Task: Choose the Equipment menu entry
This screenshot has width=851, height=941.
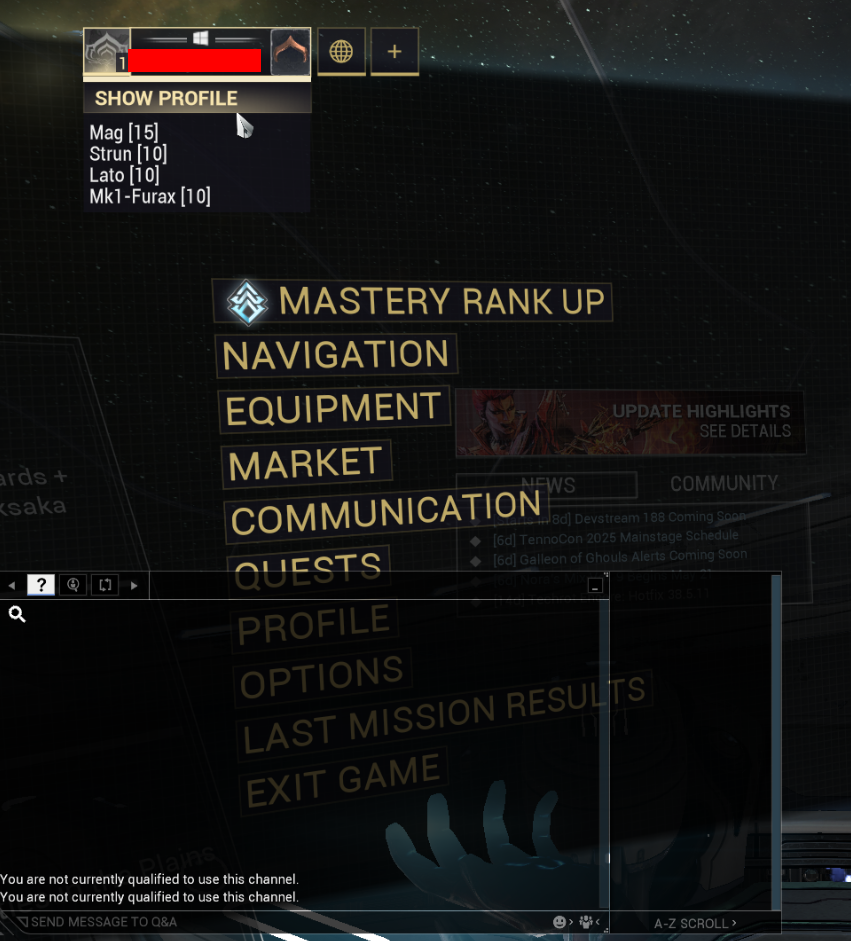Action: (x=333, y=408)
